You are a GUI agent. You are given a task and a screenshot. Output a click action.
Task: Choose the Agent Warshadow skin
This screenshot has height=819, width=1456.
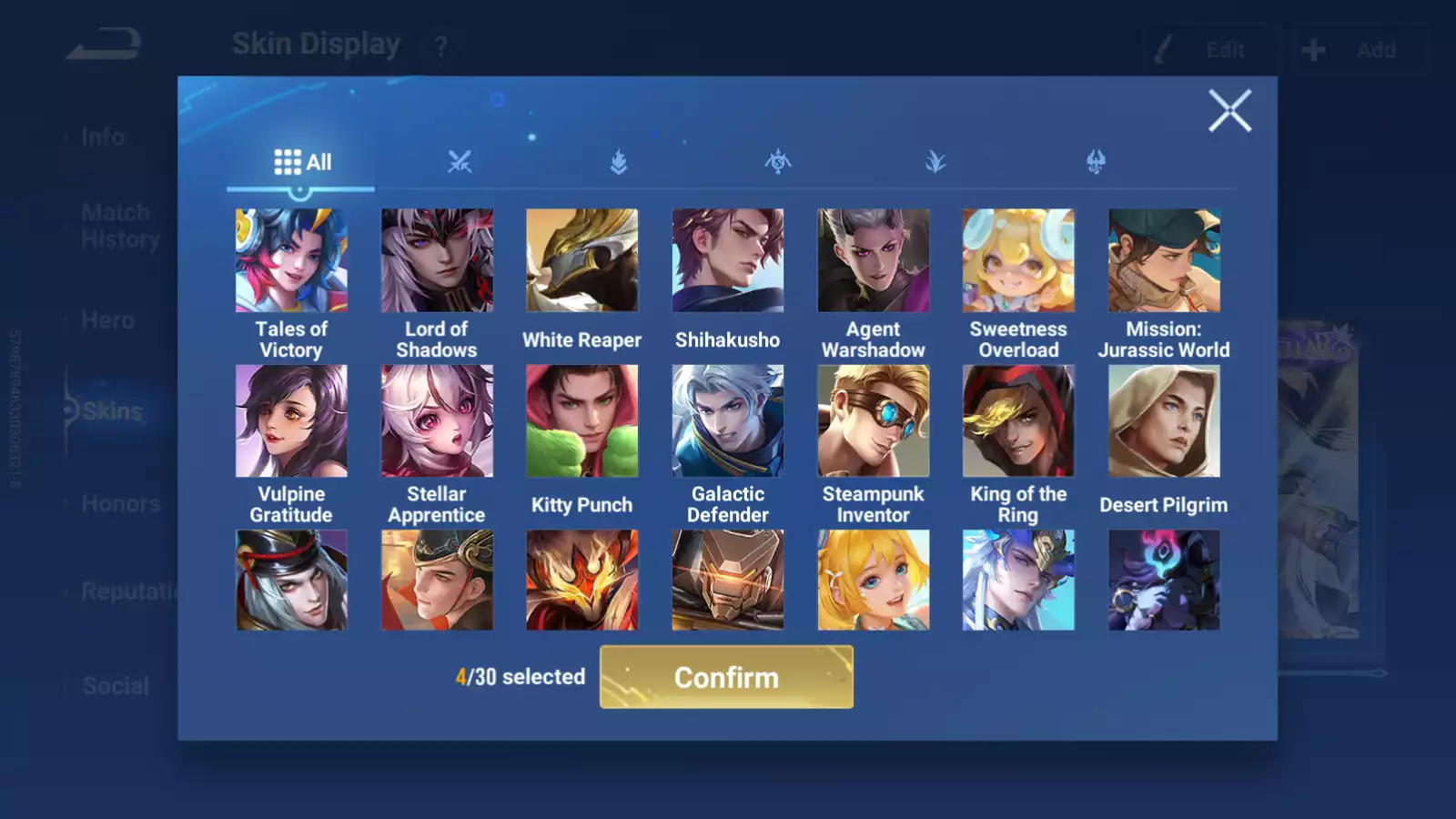pyautogui.click(x=874, y=261)
